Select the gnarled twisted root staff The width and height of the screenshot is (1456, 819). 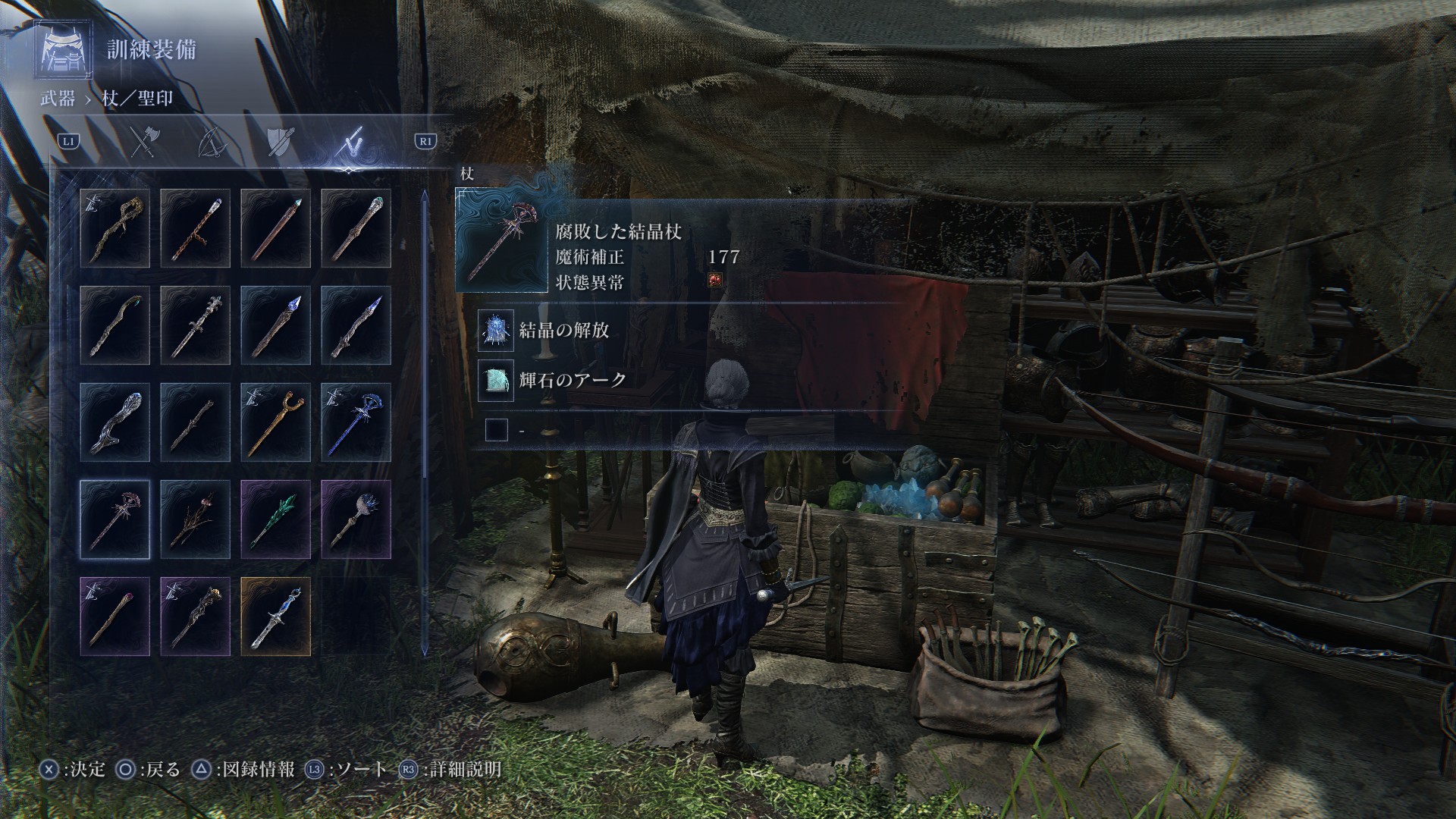coord(115,228)
